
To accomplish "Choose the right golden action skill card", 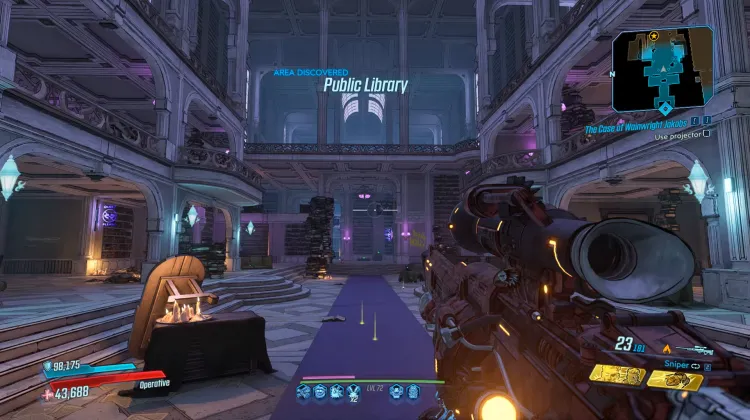I will pyautogui.click(x=675, y=379).
